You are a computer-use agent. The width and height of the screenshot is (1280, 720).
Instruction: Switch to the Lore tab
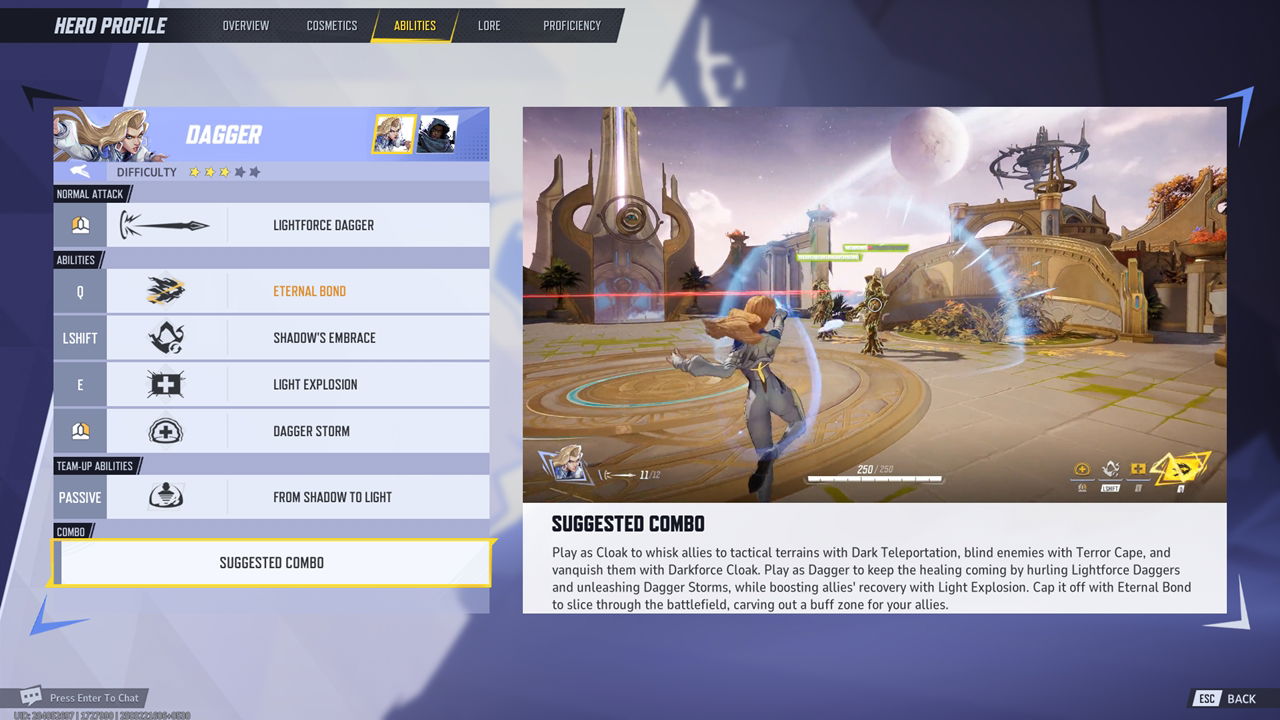489,26
